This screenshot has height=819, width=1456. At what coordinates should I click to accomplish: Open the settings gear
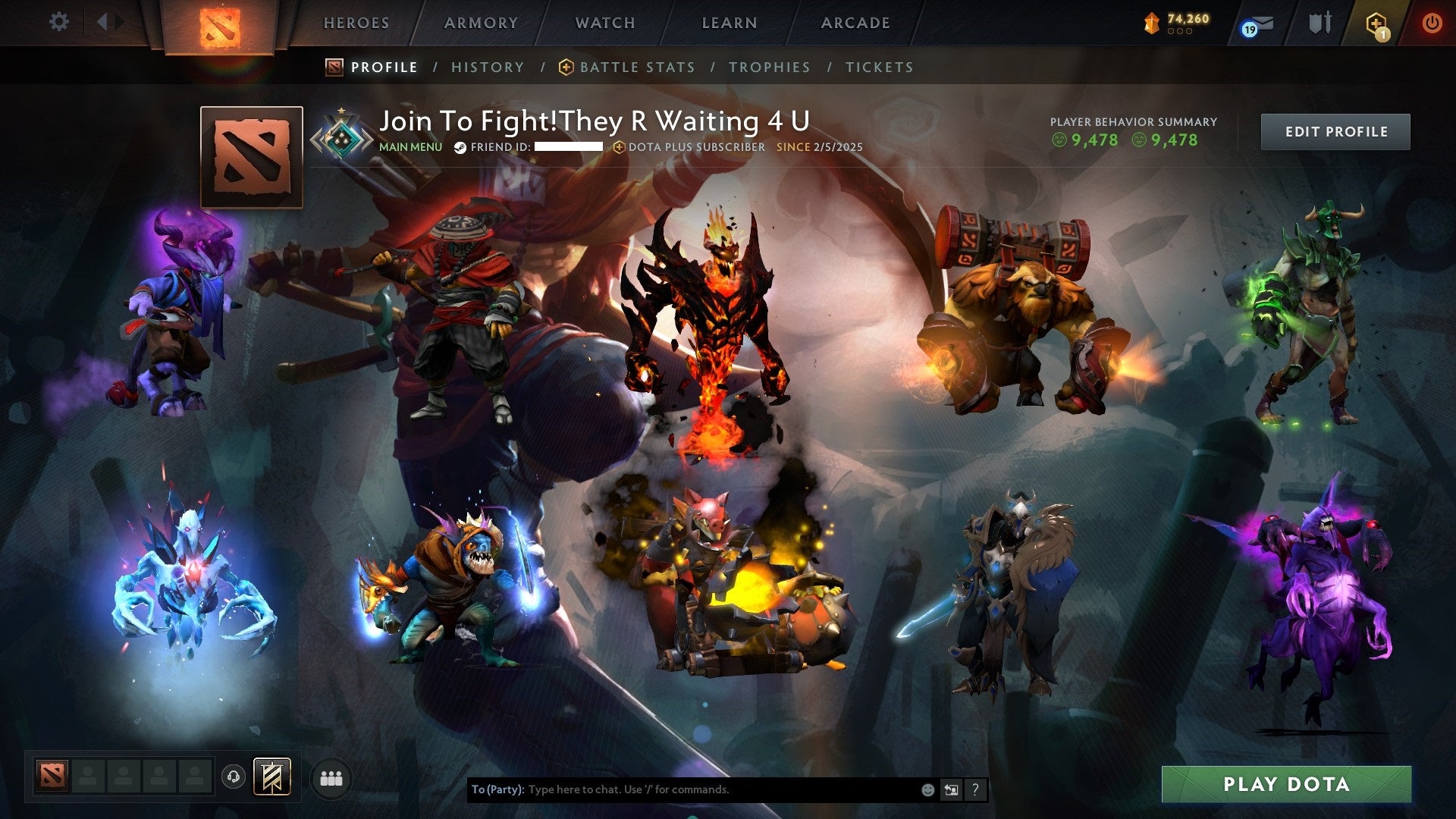(58, 22)
